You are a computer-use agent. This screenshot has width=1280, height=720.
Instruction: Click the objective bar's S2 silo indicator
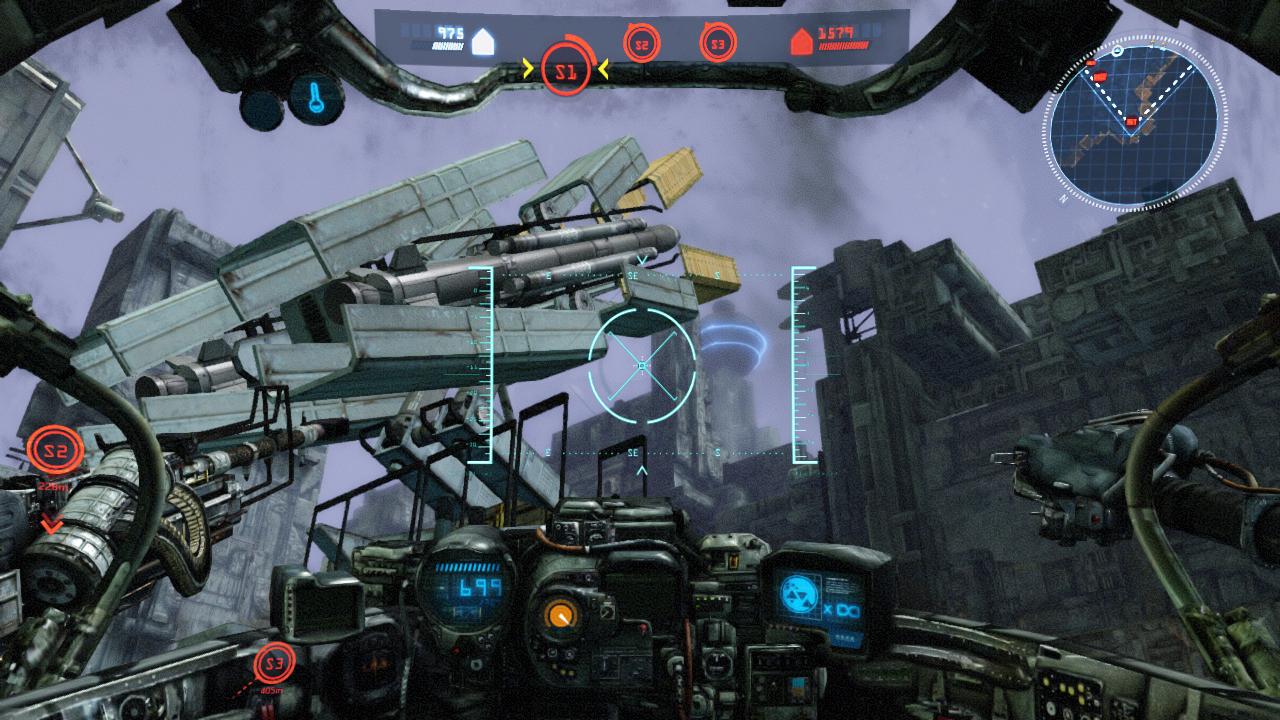point(642,44)
